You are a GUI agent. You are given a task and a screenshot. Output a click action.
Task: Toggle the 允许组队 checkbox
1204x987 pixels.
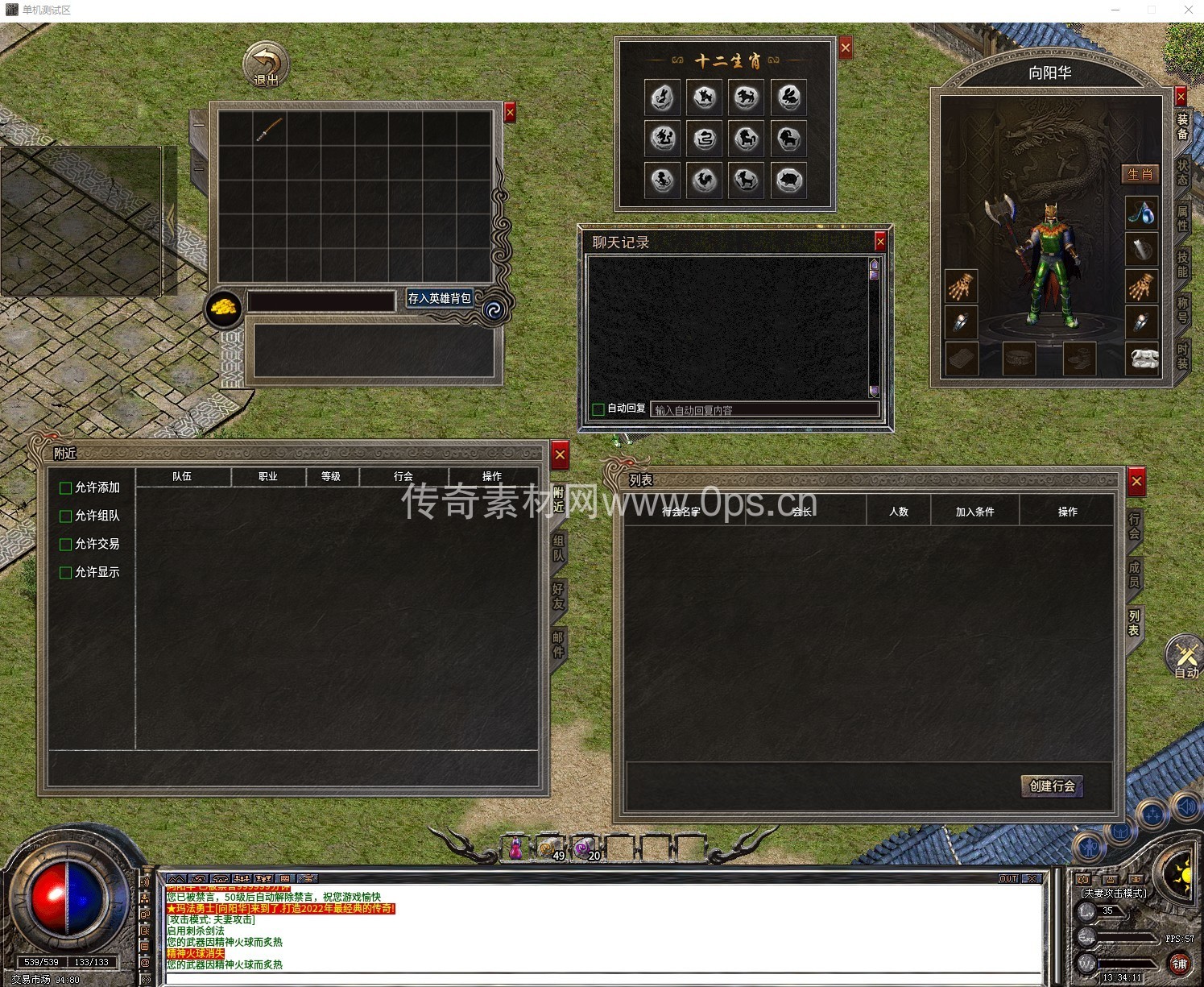pos(66,516)
